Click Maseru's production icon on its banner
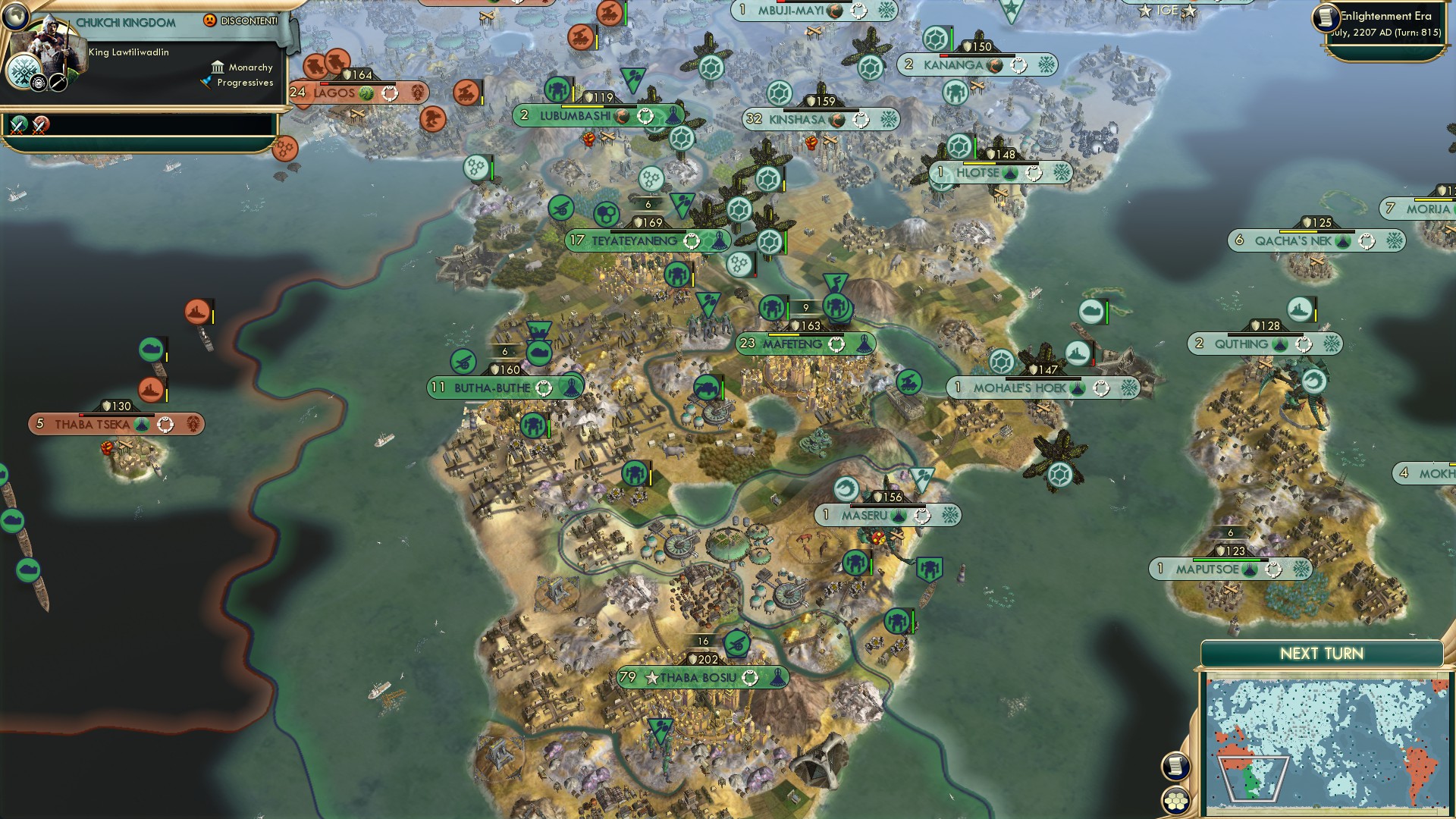Screen dimensions: 1456x819 coord(921,516)
